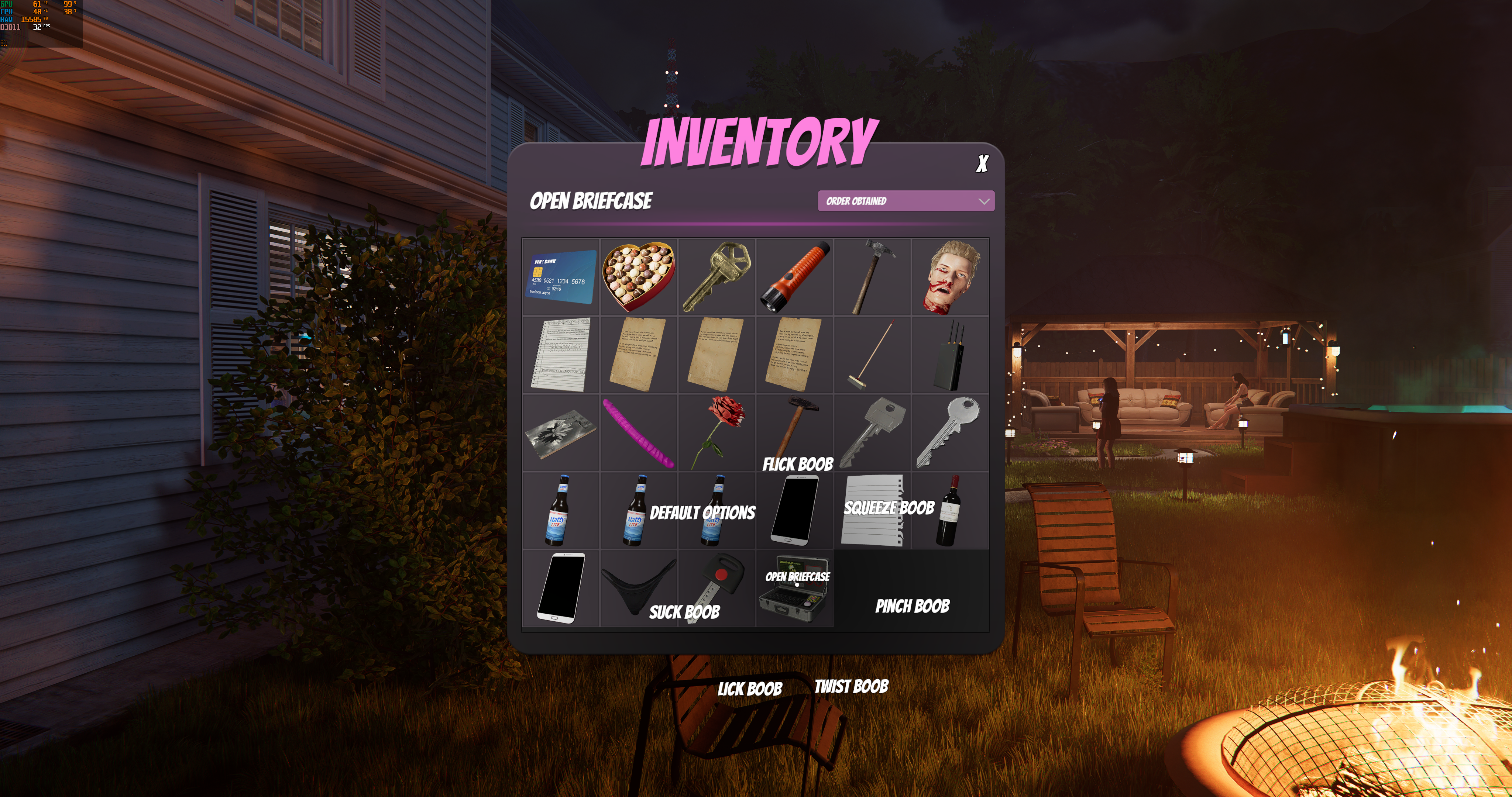The width and height of the screenshot is (1512, 797).
Task: Pick the heart-shaped chocolate box
Action: (x=638, y=277)
